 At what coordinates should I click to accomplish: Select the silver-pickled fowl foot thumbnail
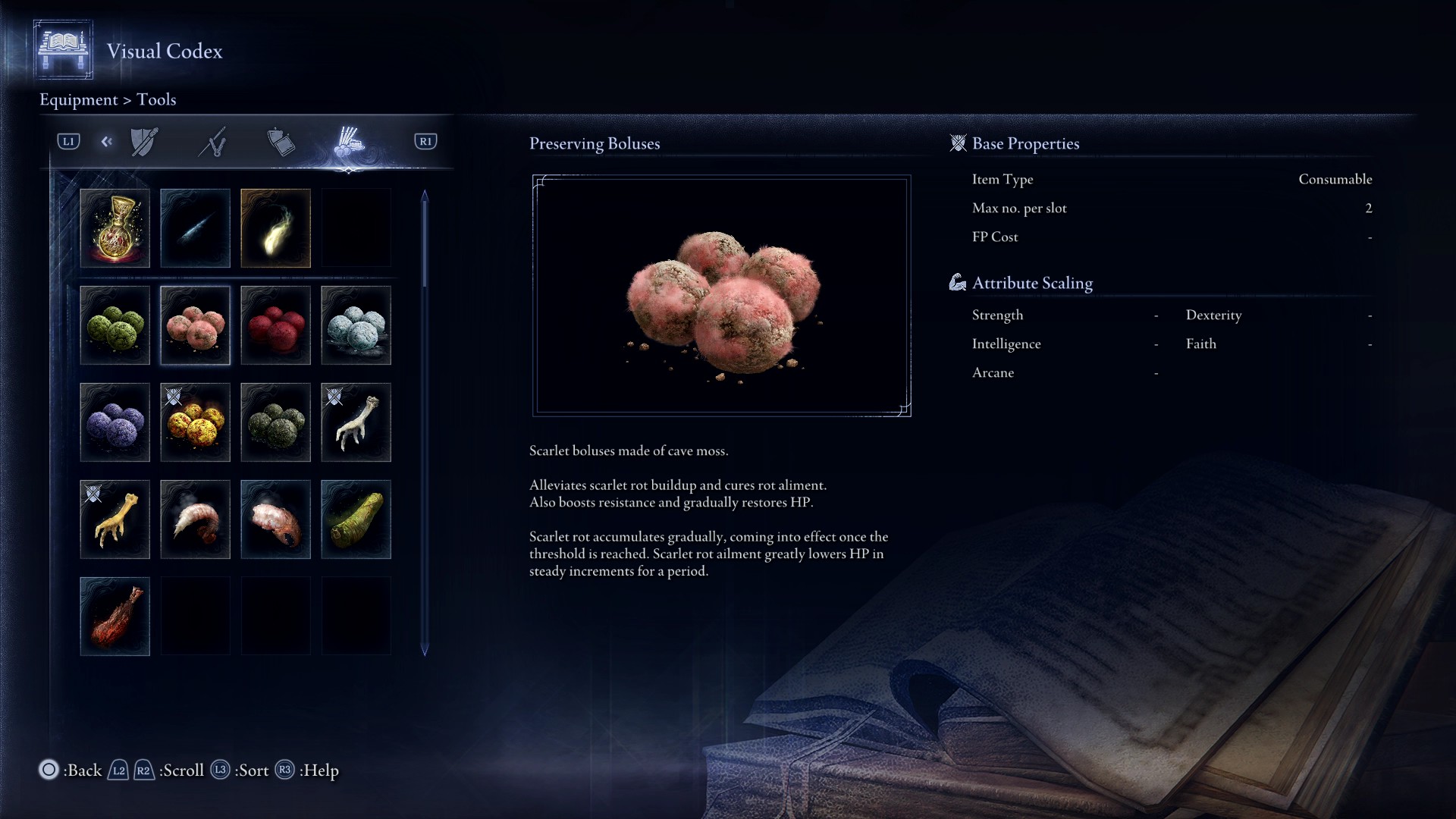[x=356, y=422]
